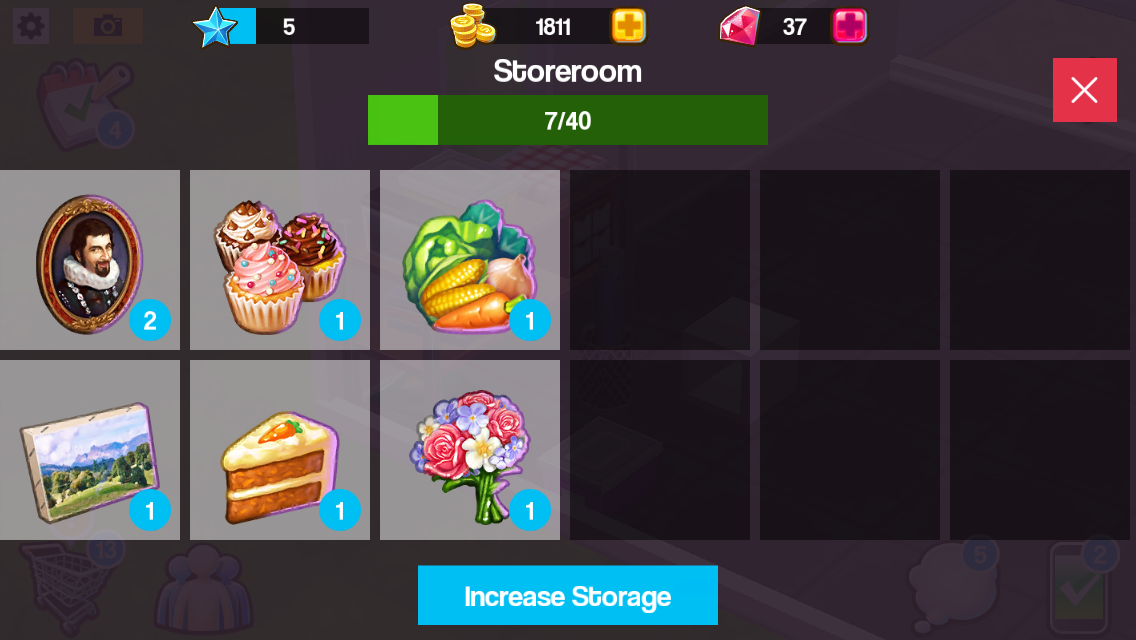Select the framed portrait item

(x=89, y=260)
